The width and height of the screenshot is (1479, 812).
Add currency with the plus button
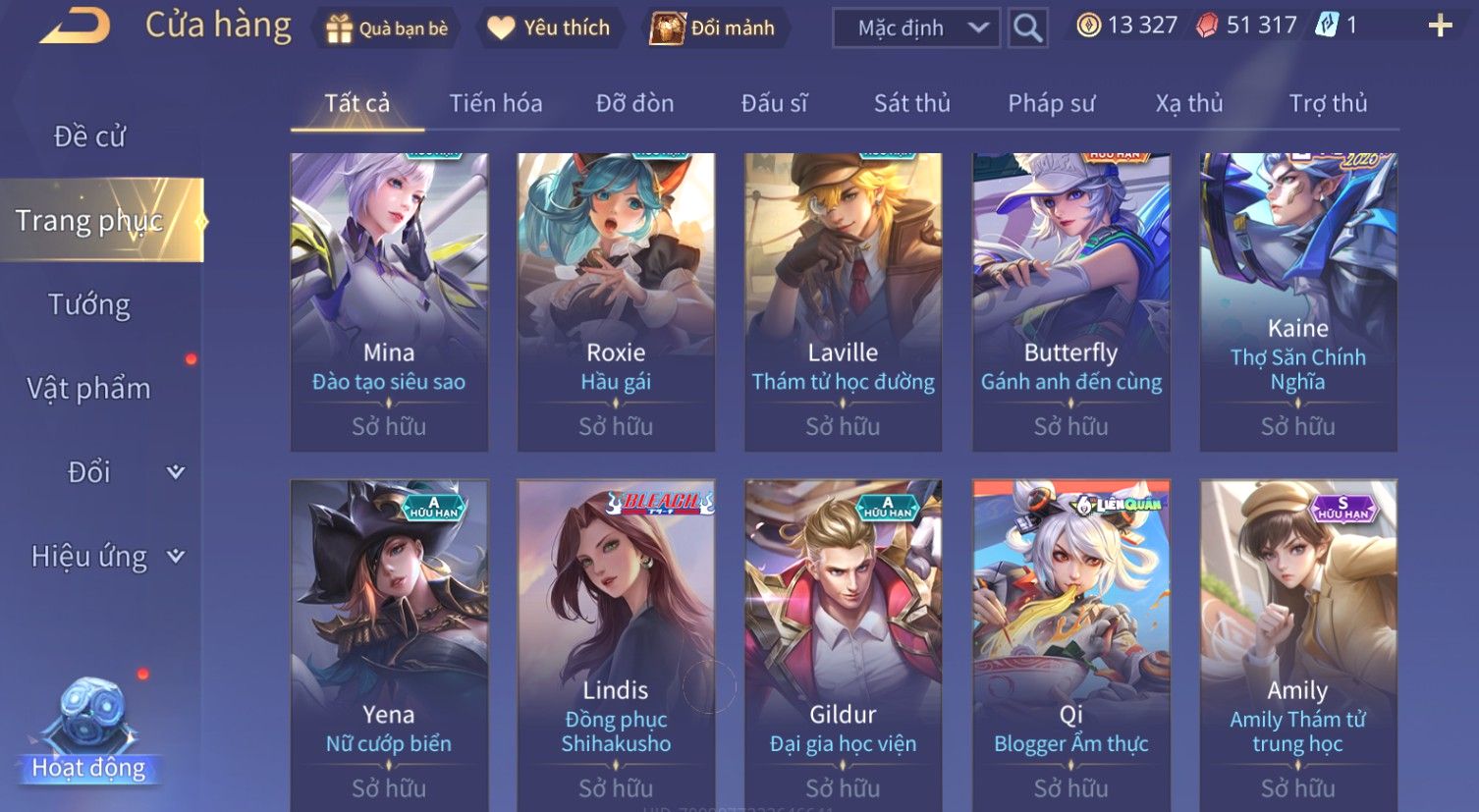point(1440,27)
